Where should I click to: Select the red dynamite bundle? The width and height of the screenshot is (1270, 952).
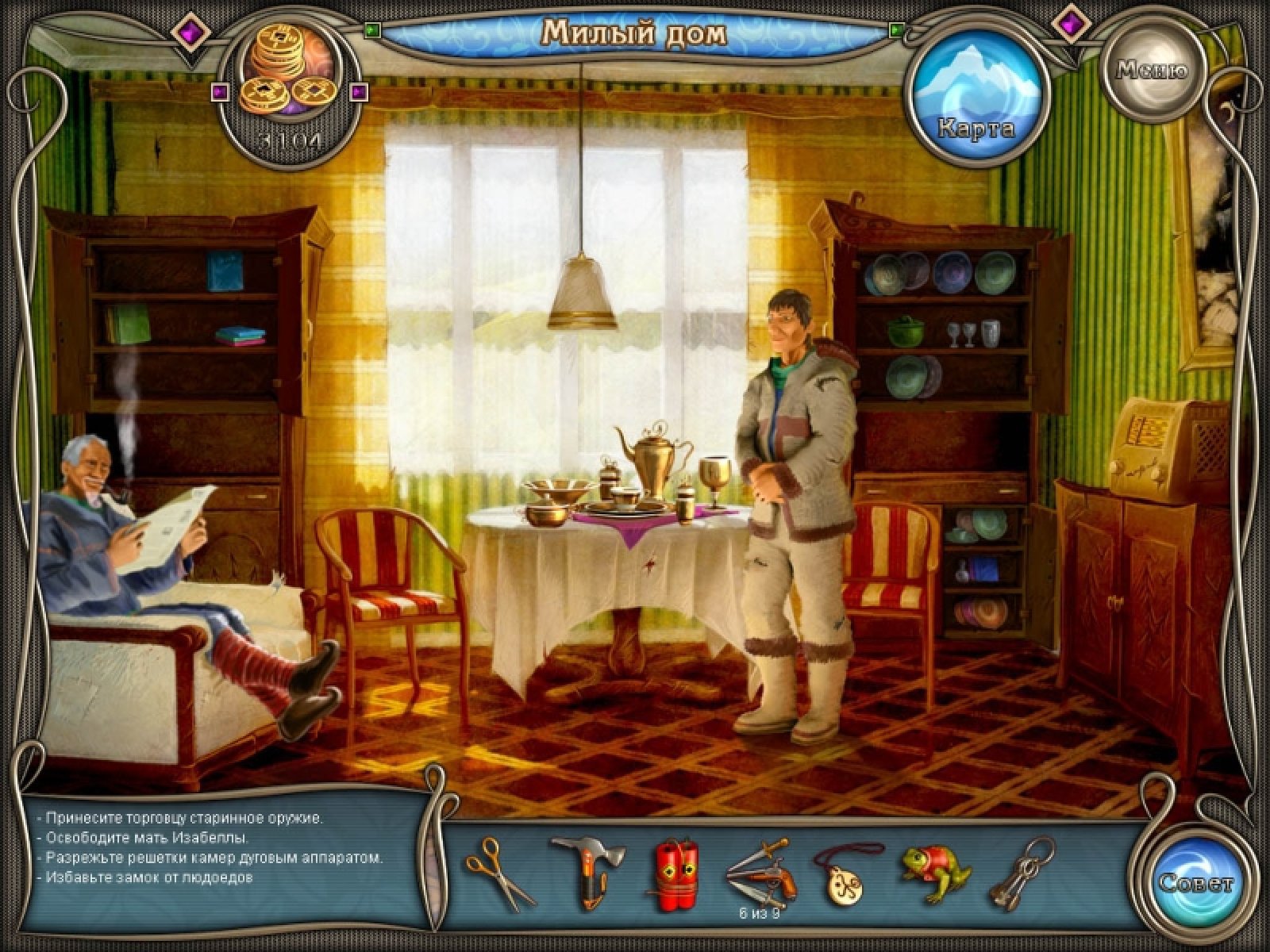pyautogui.click(x=674, y=871)
